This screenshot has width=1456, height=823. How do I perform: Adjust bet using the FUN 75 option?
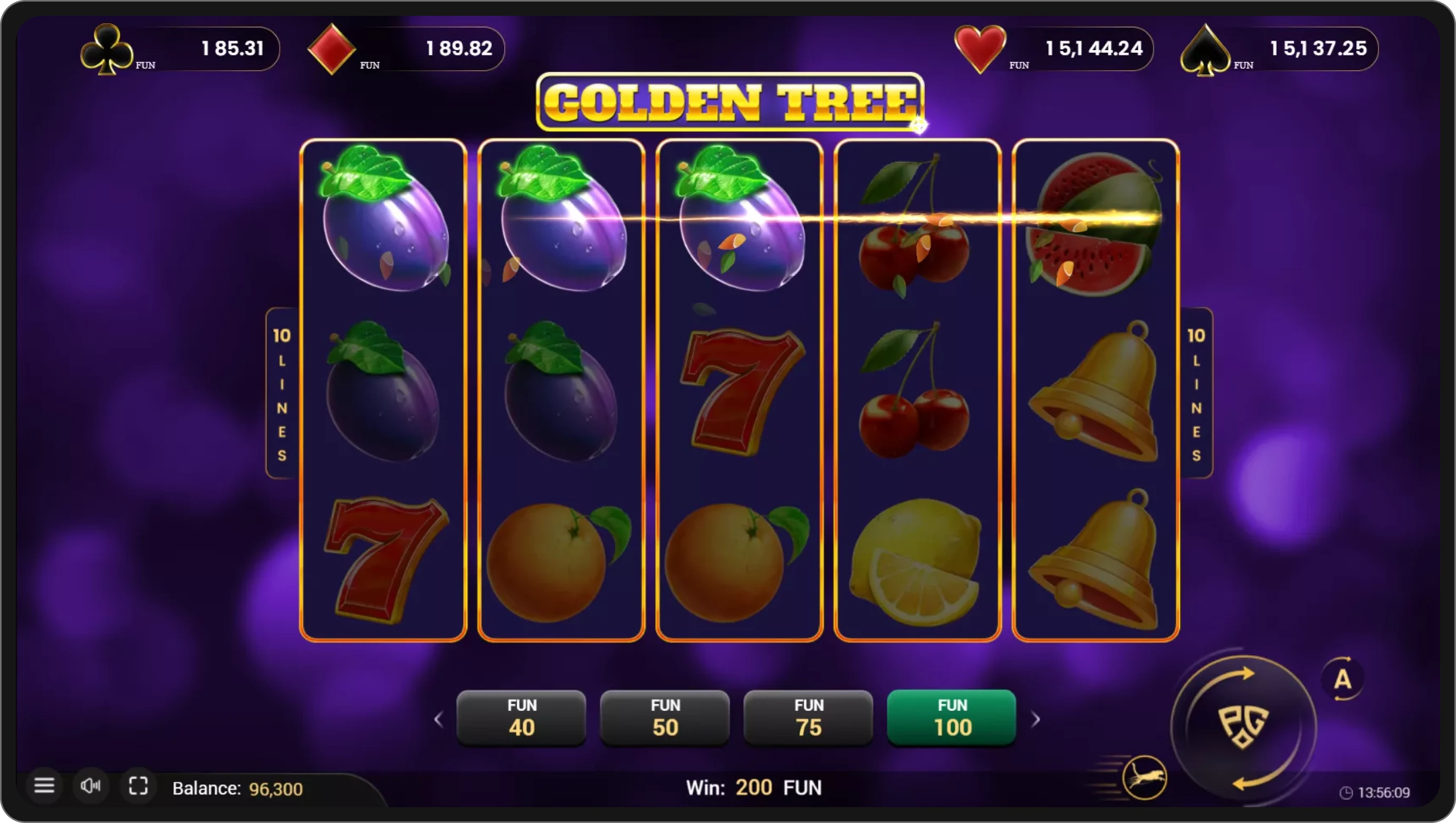pos(808,718)
